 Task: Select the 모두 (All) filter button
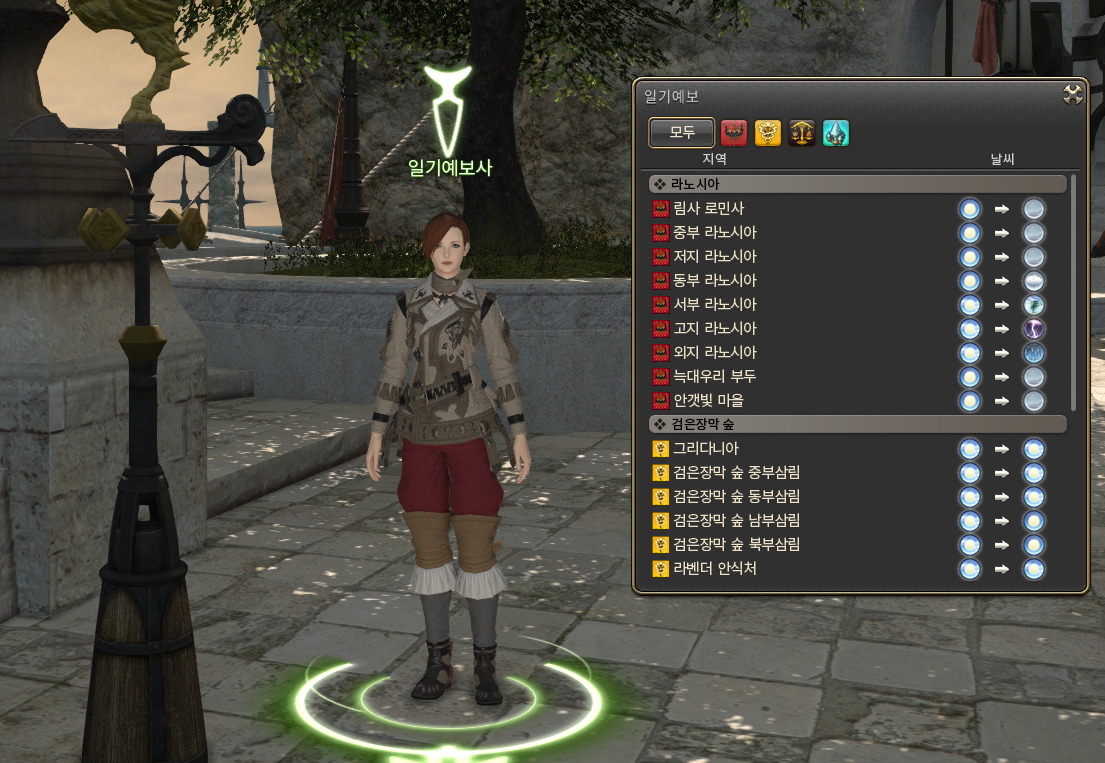tap(681, 133)
